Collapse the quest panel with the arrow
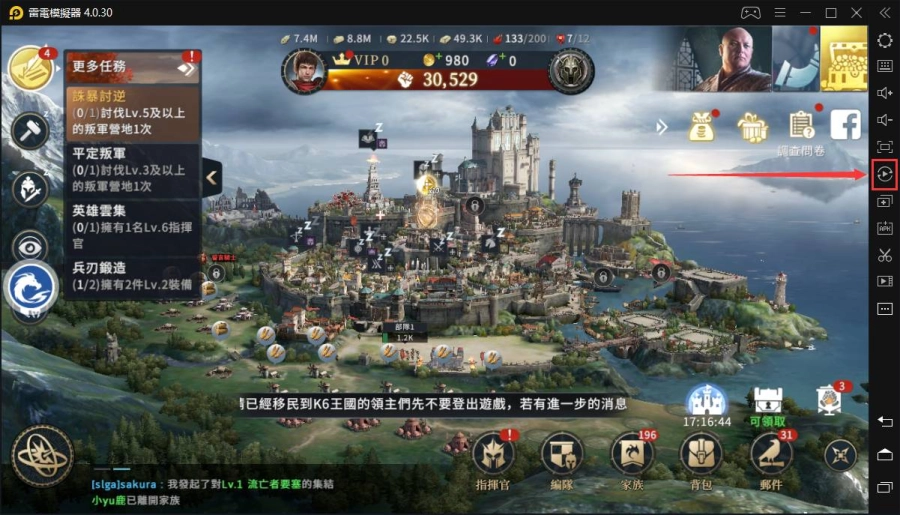The image size is (900, 515). (x=212, y=178)
